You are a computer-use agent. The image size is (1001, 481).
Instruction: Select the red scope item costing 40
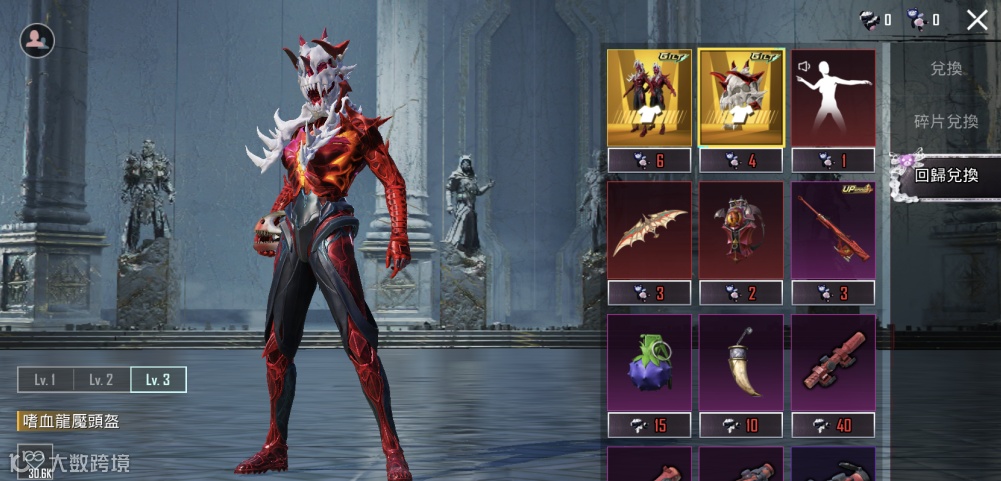(x=833, y=364)
